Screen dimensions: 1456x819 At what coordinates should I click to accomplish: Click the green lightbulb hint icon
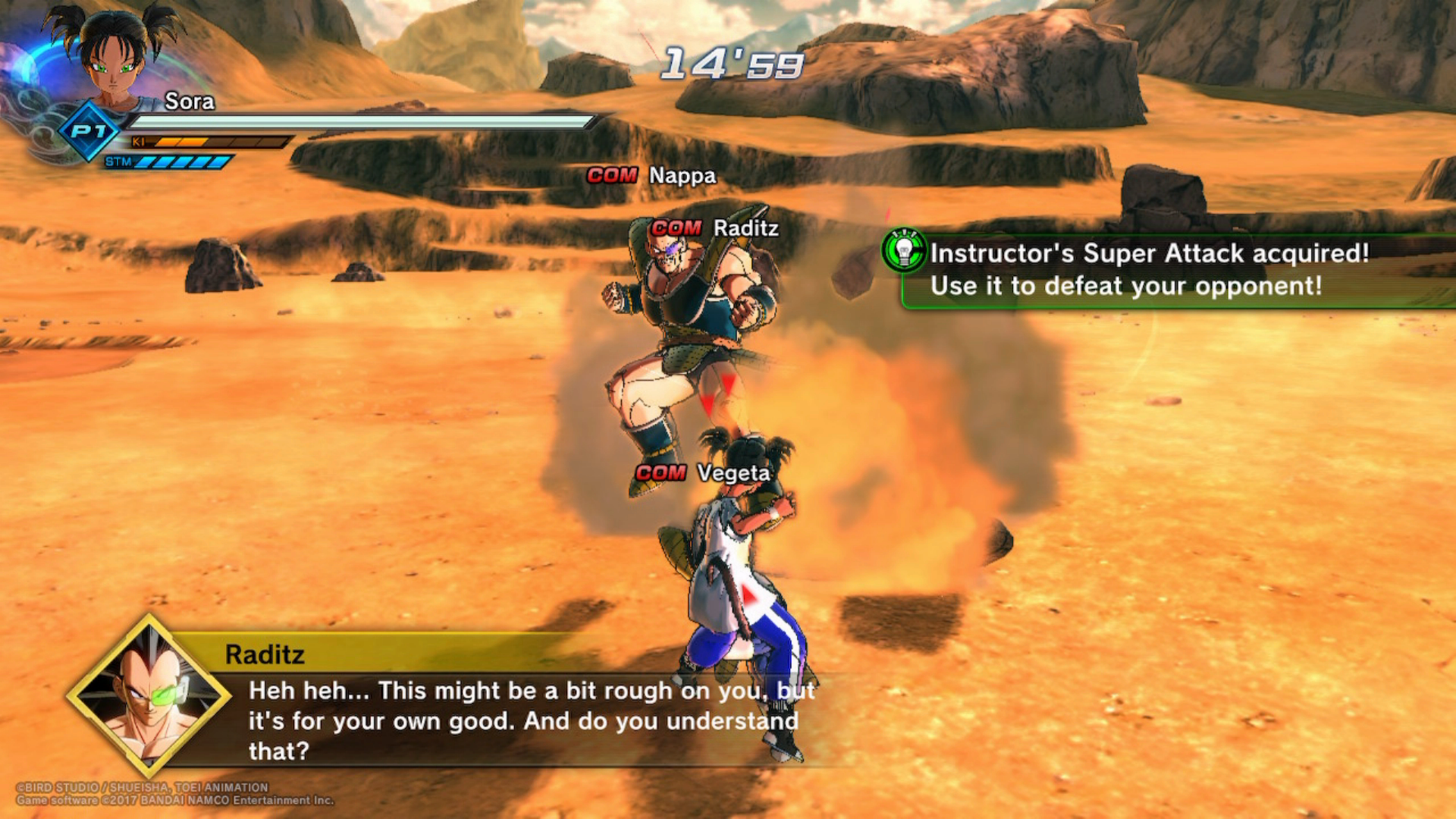click(x=904, y=250)
